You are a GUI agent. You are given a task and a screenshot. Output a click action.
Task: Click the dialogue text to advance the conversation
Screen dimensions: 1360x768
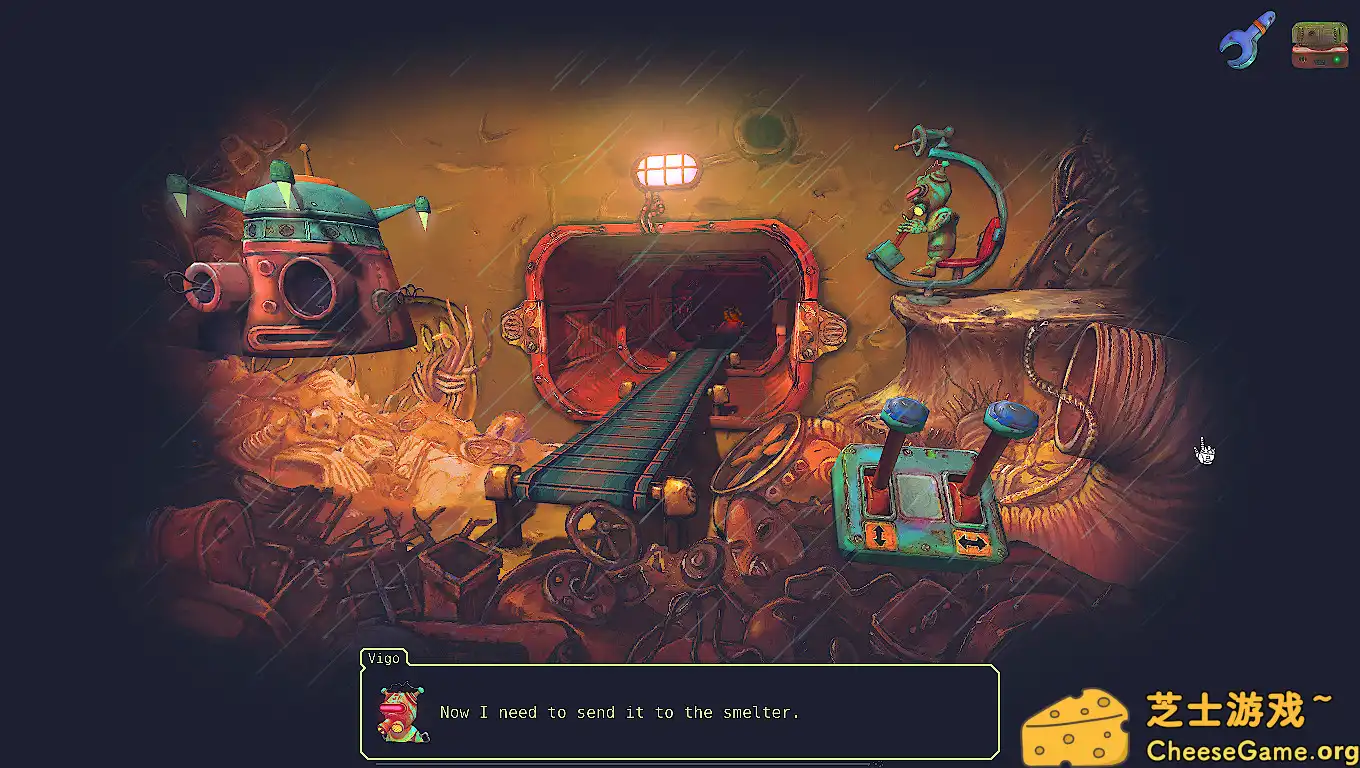(620, 712)
